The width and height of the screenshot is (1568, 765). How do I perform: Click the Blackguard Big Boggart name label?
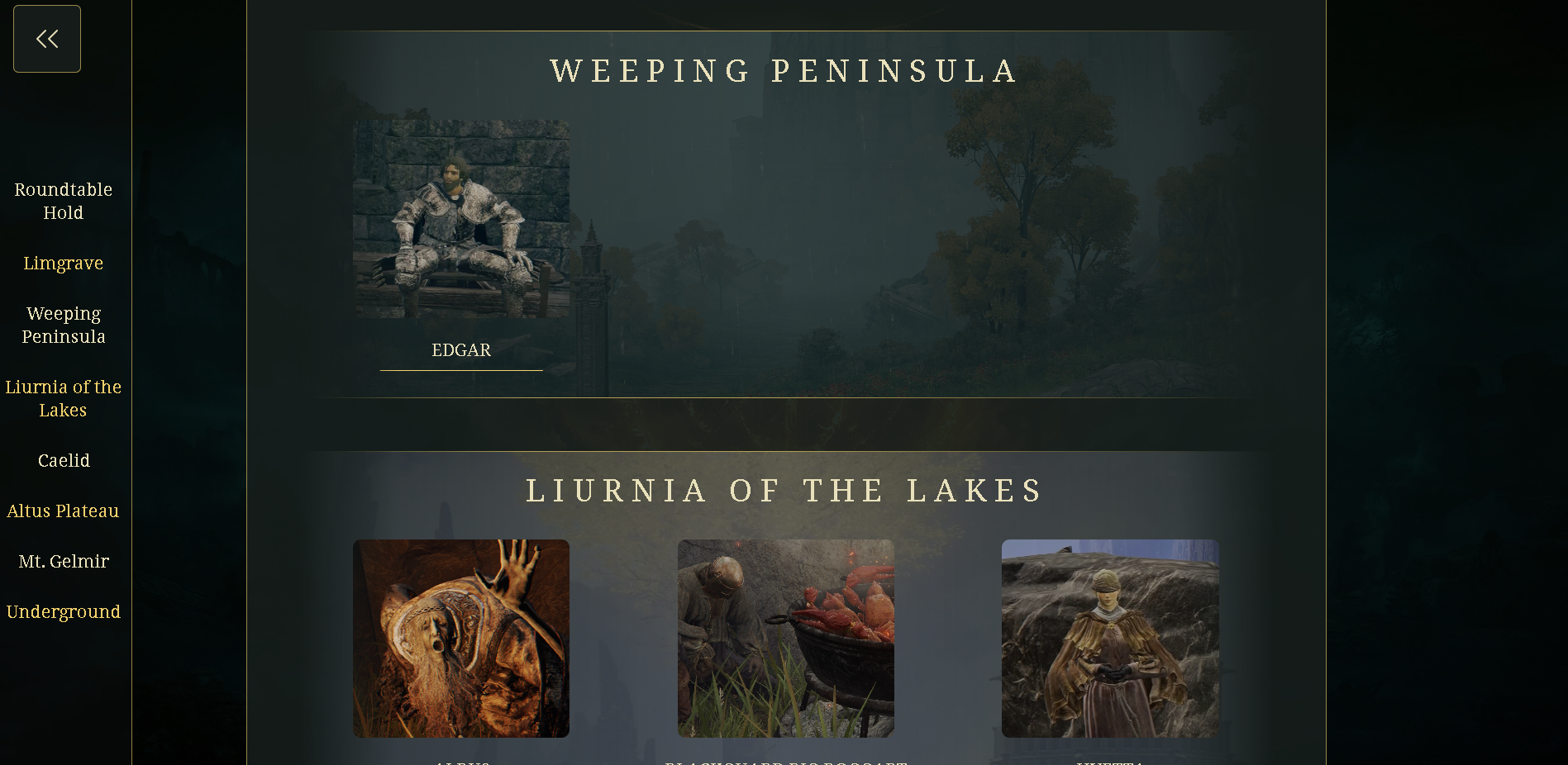tap(786, 762)
